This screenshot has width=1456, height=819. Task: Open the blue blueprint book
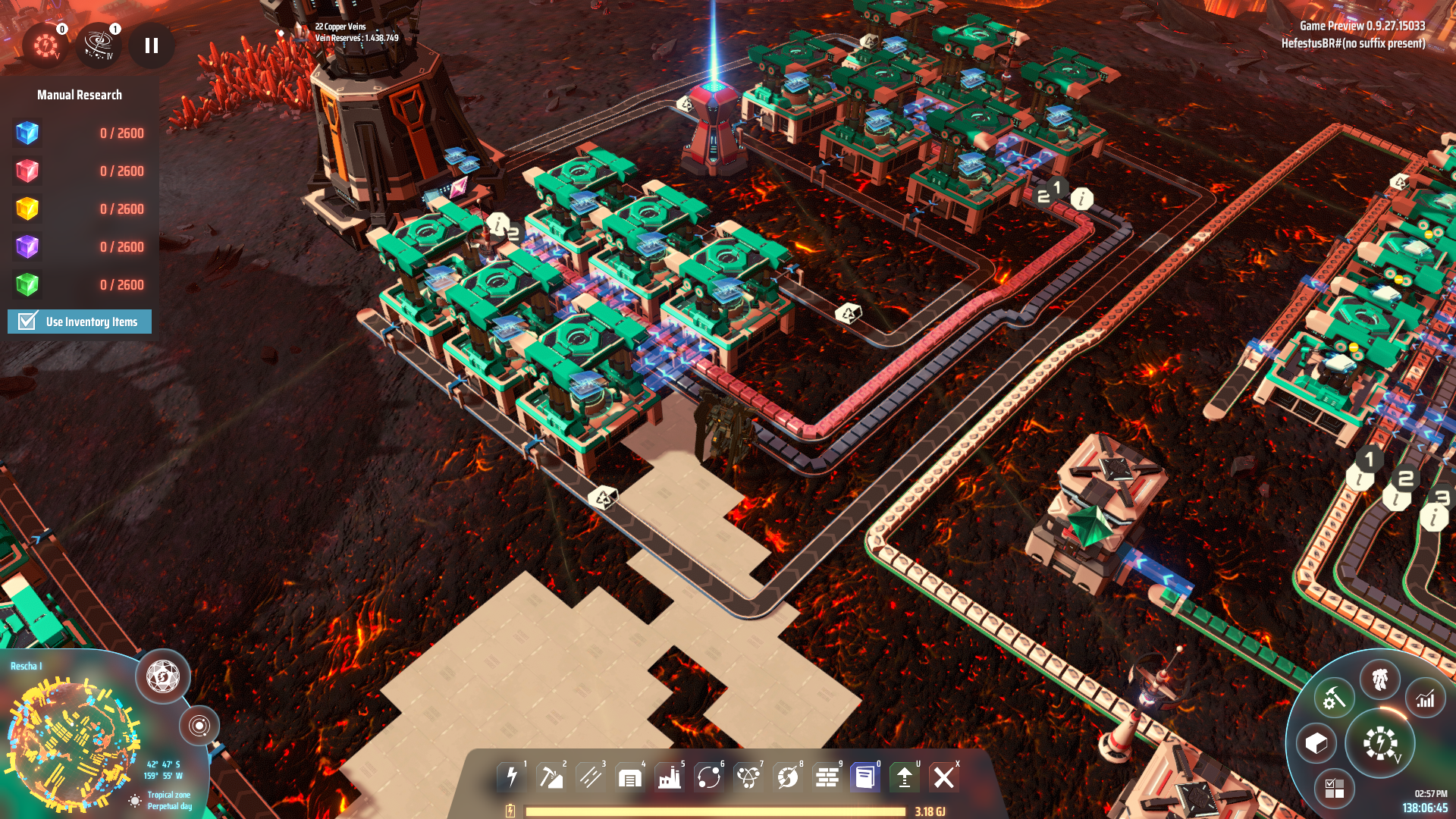865,777
